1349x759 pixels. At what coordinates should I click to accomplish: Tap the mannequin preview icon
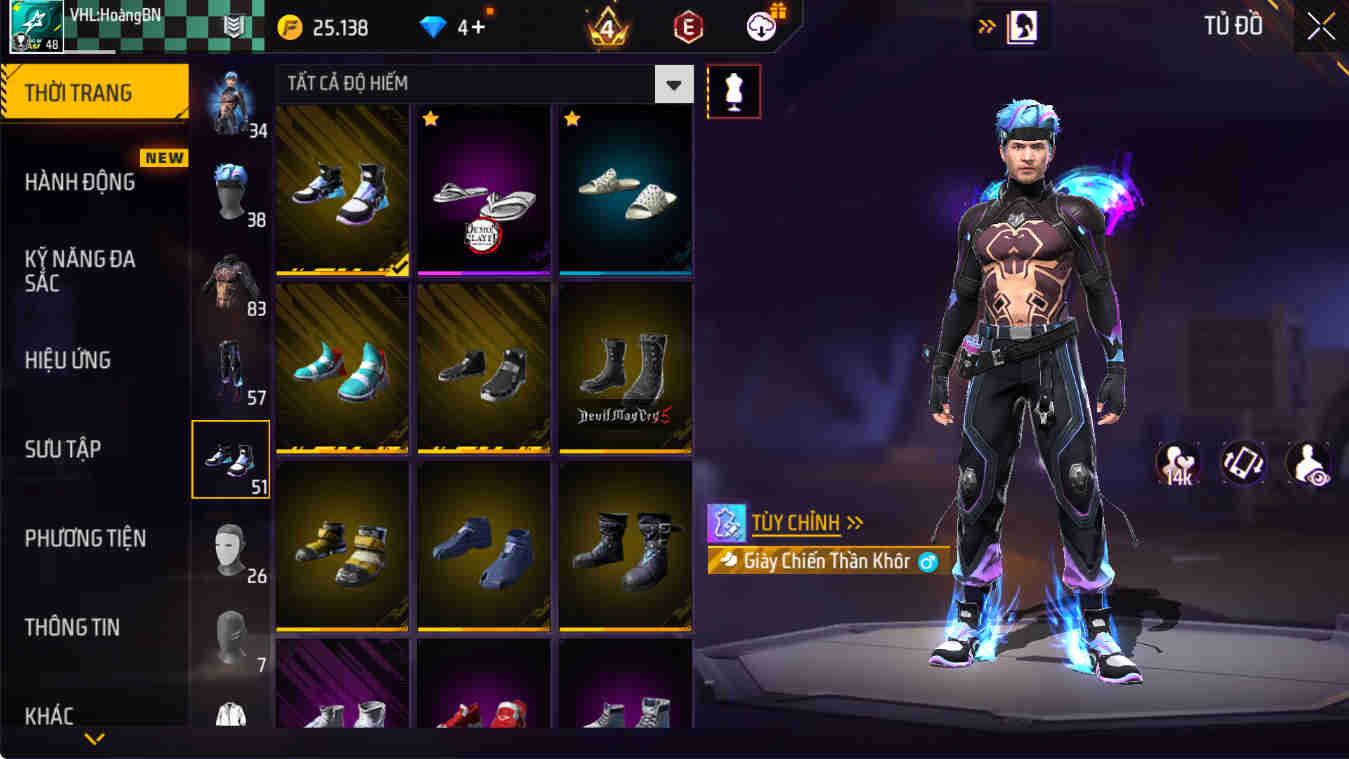click(735, 91)
